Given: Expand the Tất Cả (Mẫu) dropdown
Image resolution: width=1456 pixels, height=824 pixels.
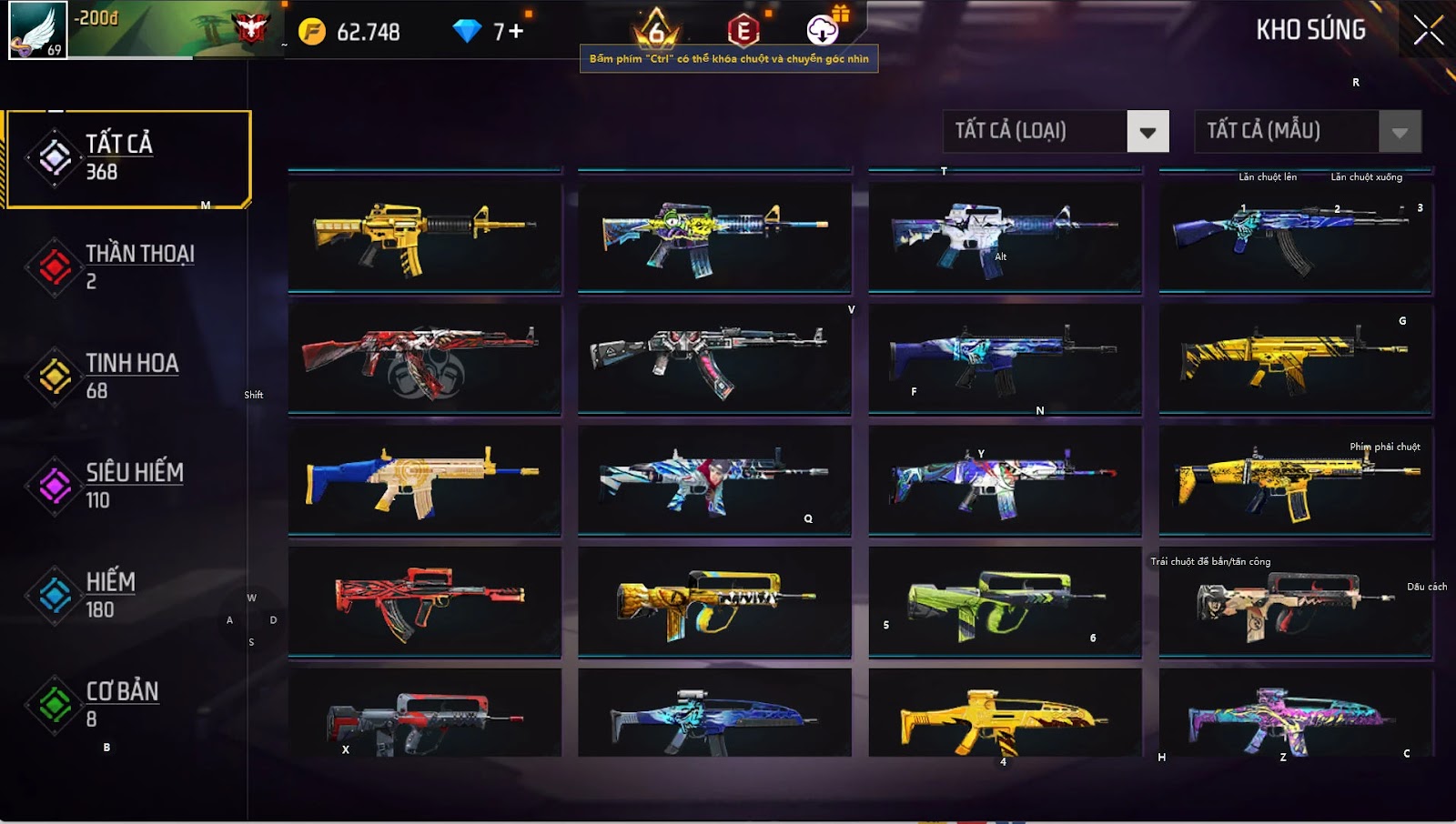Looking at the screenshot, I should point(1400,132).
